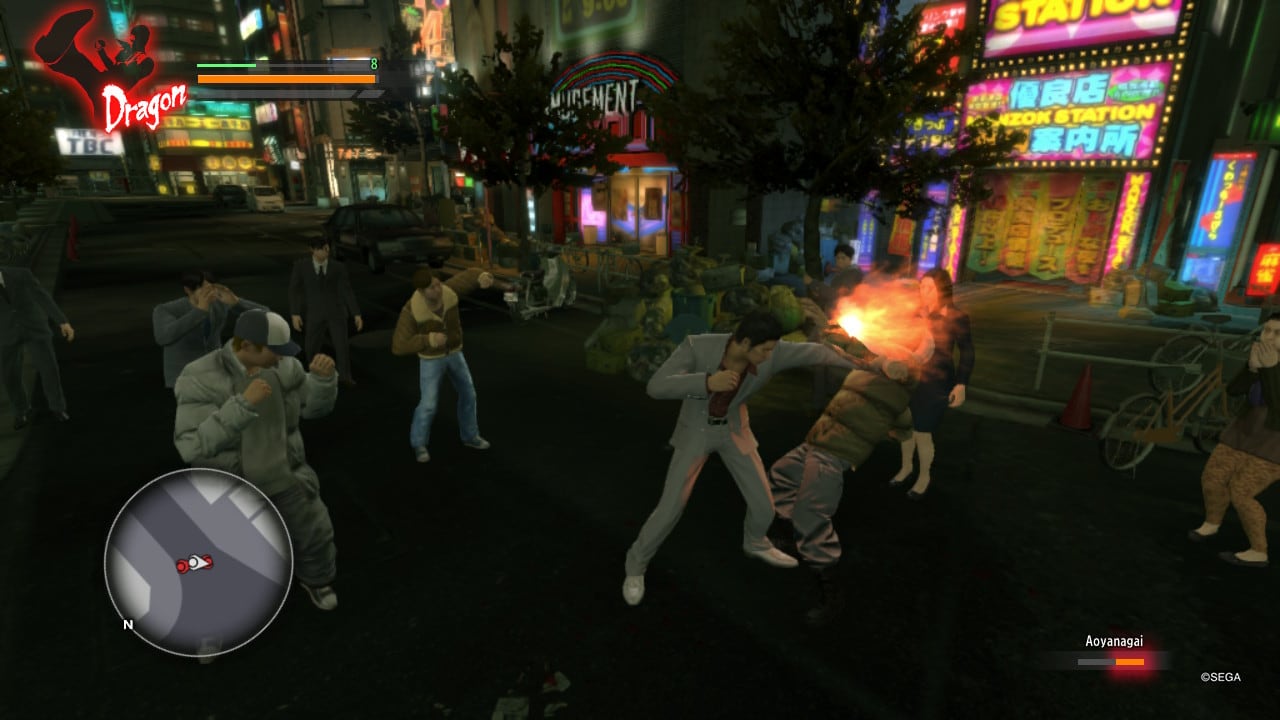The image size is (1280, 720).
Task: Click the orange Heat gauge
Action: pos(285,78)
